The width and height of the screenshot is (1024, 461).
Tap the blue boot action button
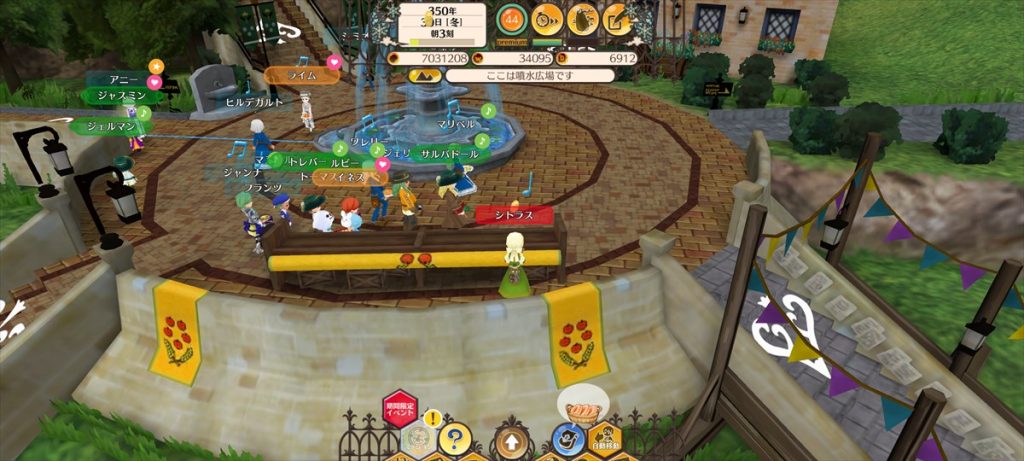[567, 439]
